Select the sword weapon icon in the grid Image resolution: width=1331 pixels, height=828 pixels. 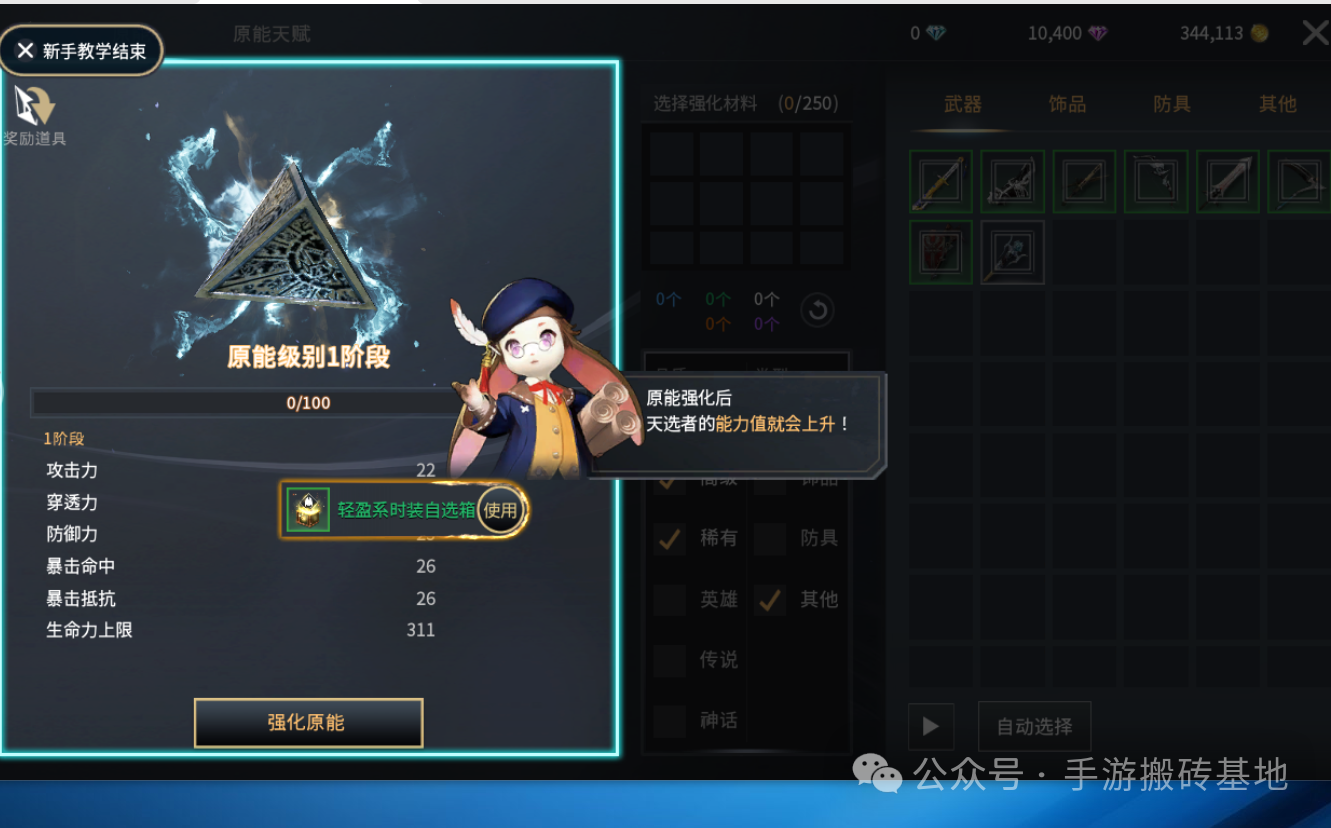click(x=940, y=181)
